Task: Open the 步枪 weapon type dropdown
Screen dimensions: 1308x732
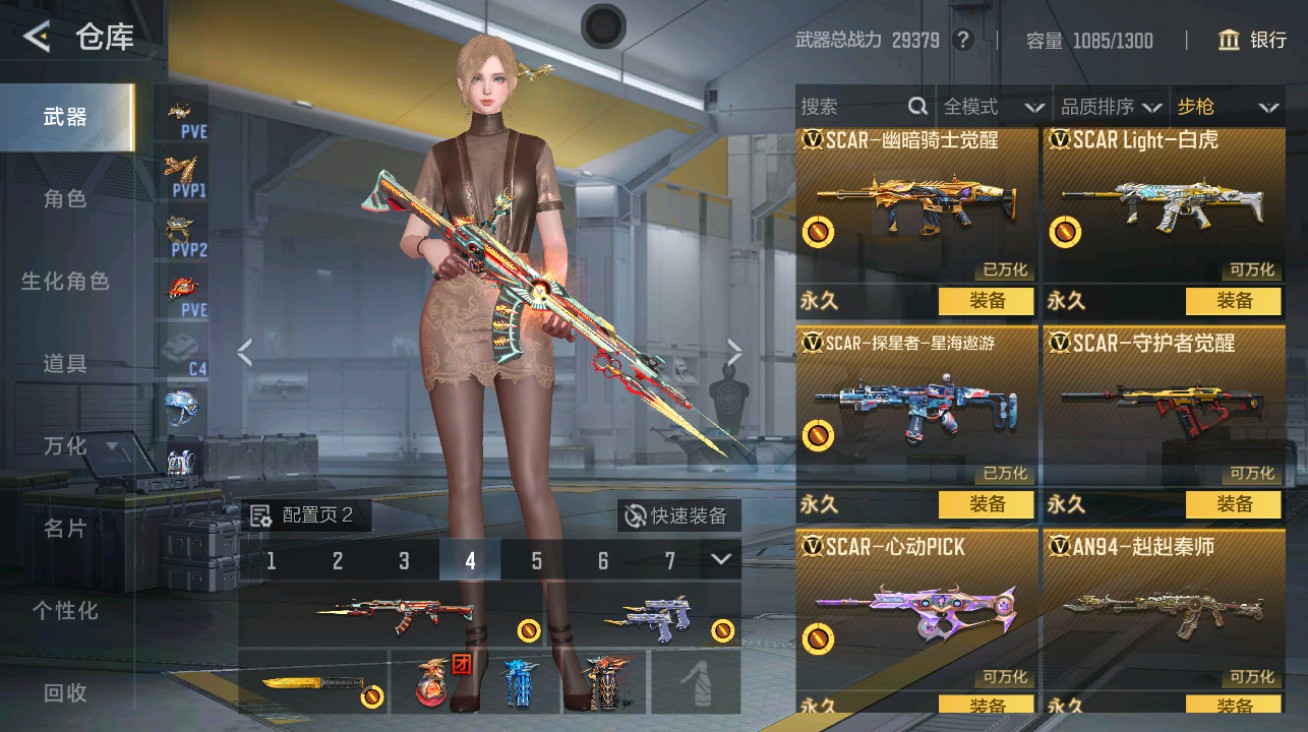Action: (x=1224, y=106)
